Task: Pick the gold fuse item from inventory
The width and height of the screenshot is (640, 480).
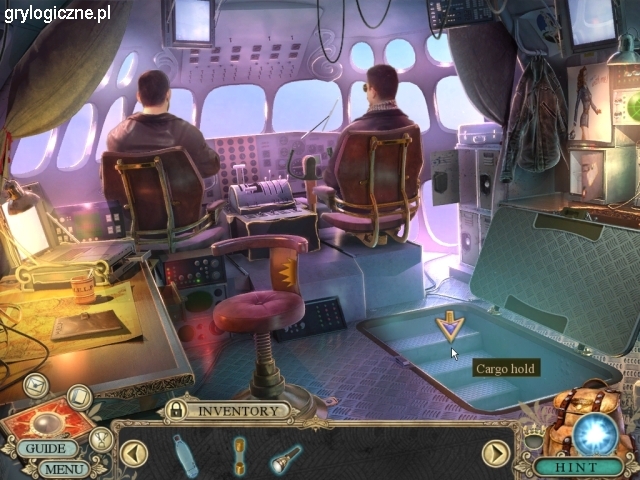Action: pyautogui.click(x=240, y=453)
